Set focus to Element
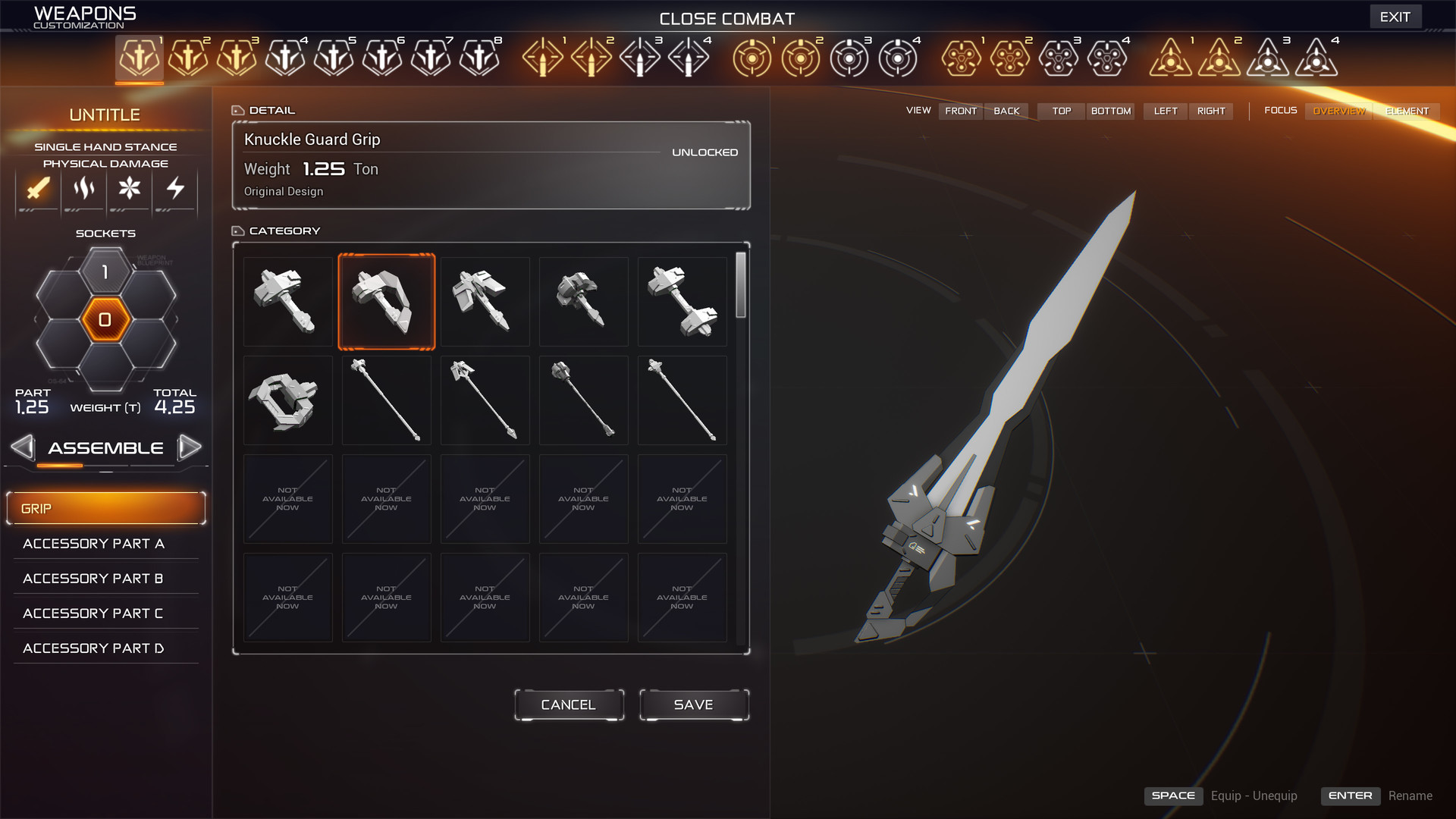 [1407, 111]
